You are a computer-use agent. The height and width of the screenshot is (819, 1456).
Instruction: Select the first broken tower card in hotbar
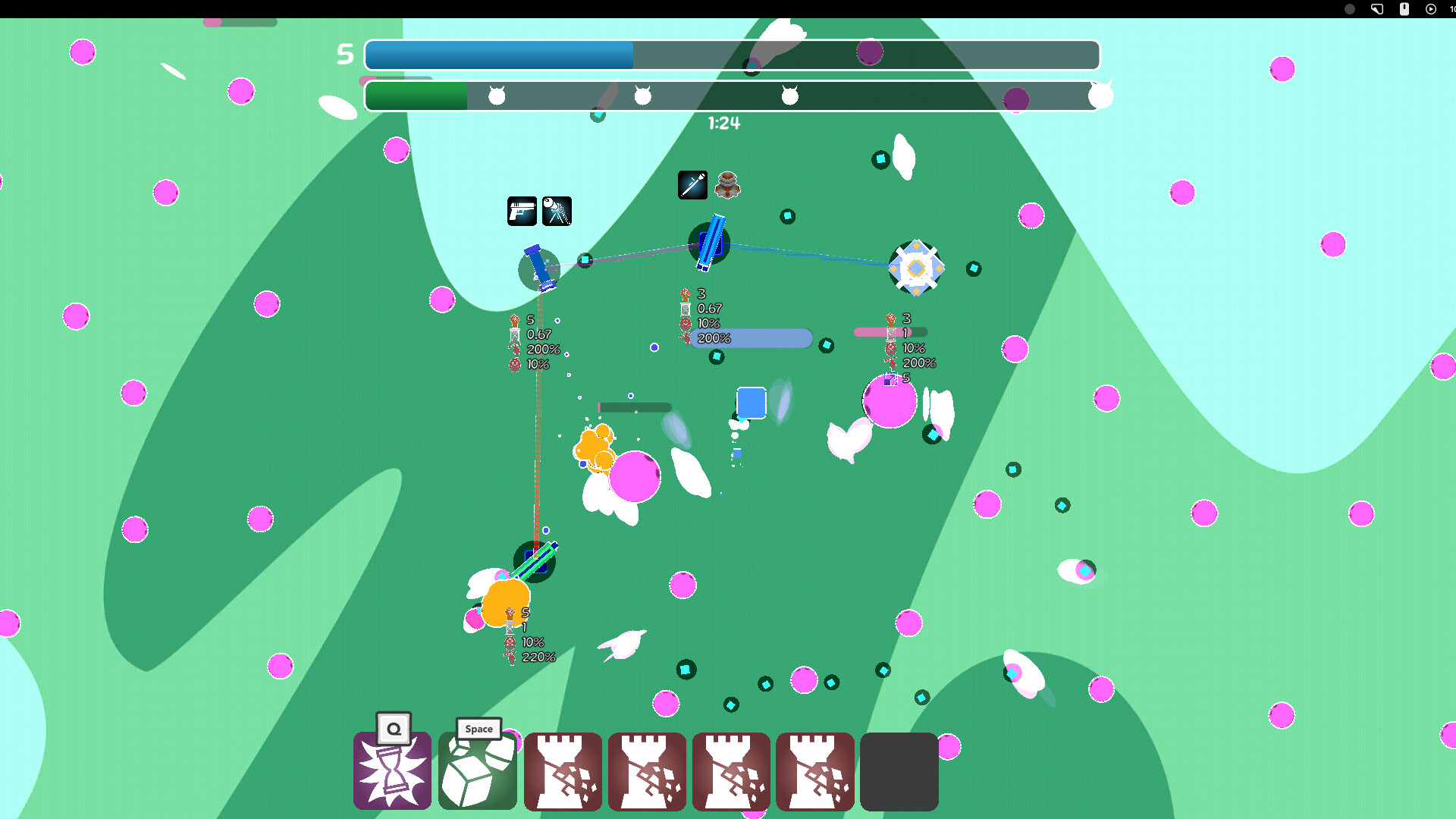click(563, 772)
